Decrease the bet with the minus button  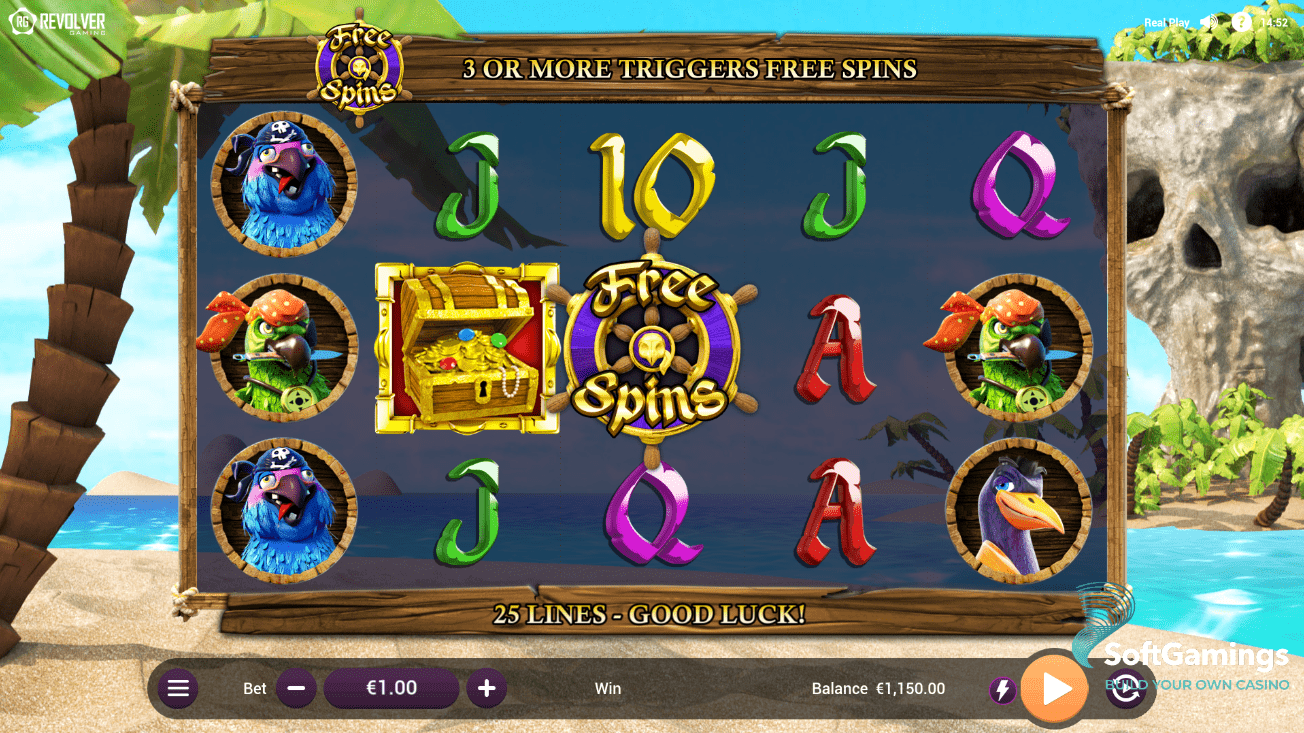[x=296, y=688]
